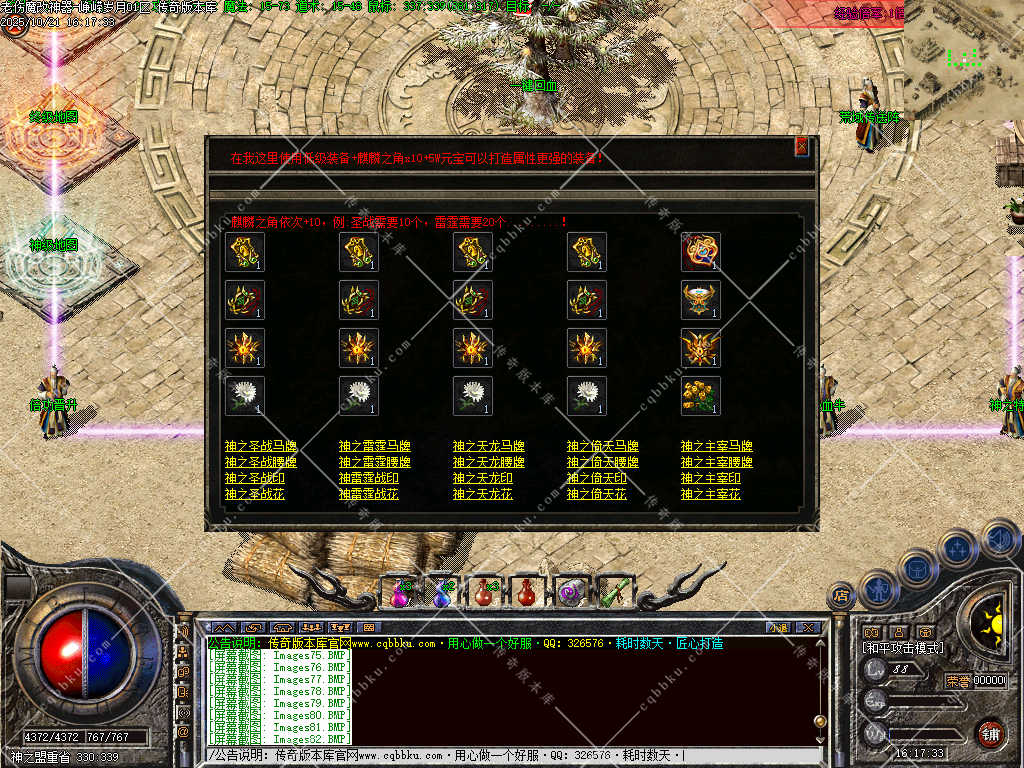This screenshot has width=1024, height=768.
Task: Choose the 神之天龙印 link
Action: pyautogui.click(x=482, y=478)
